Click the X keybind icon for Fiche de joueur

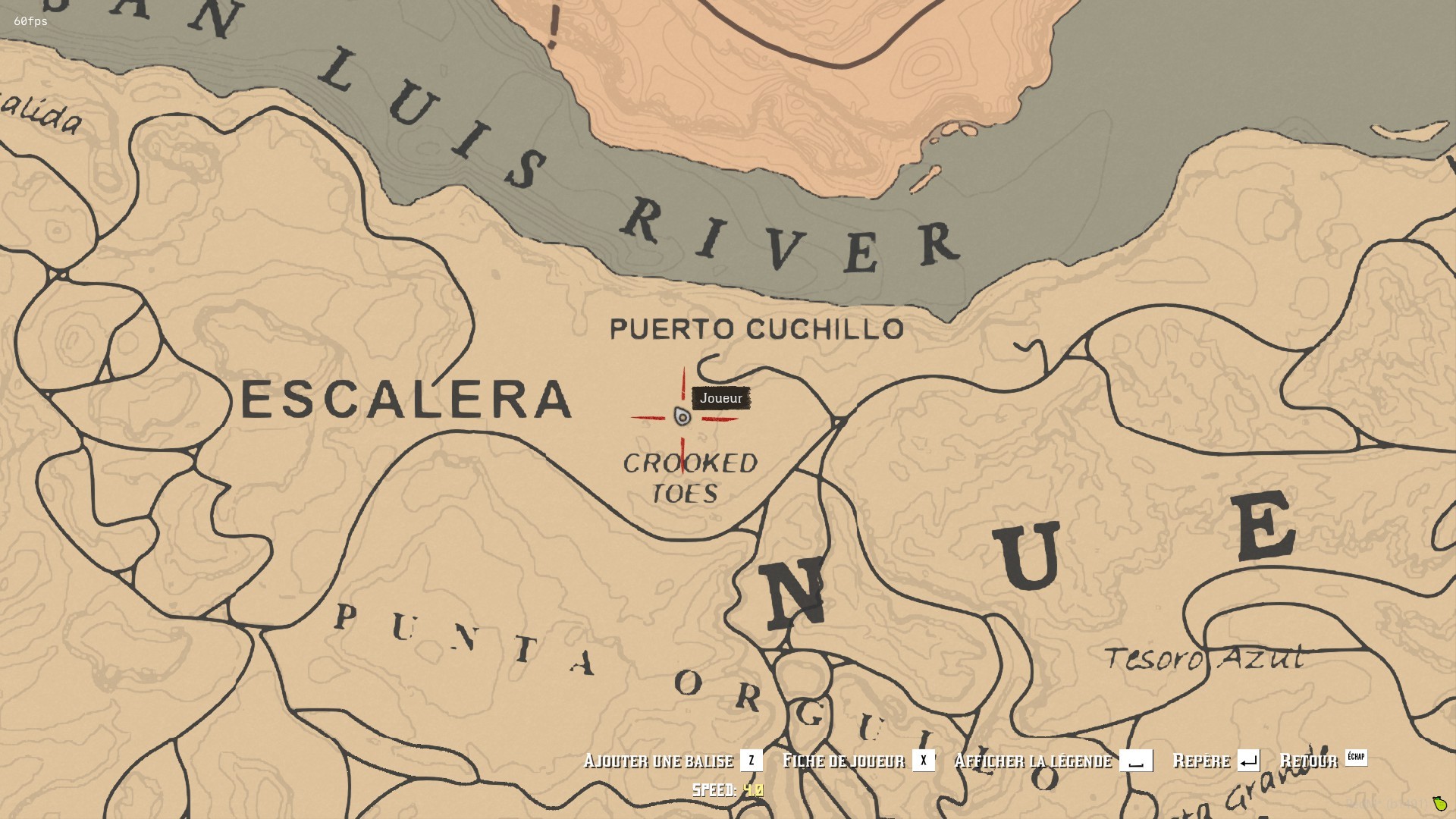[924, 761]
